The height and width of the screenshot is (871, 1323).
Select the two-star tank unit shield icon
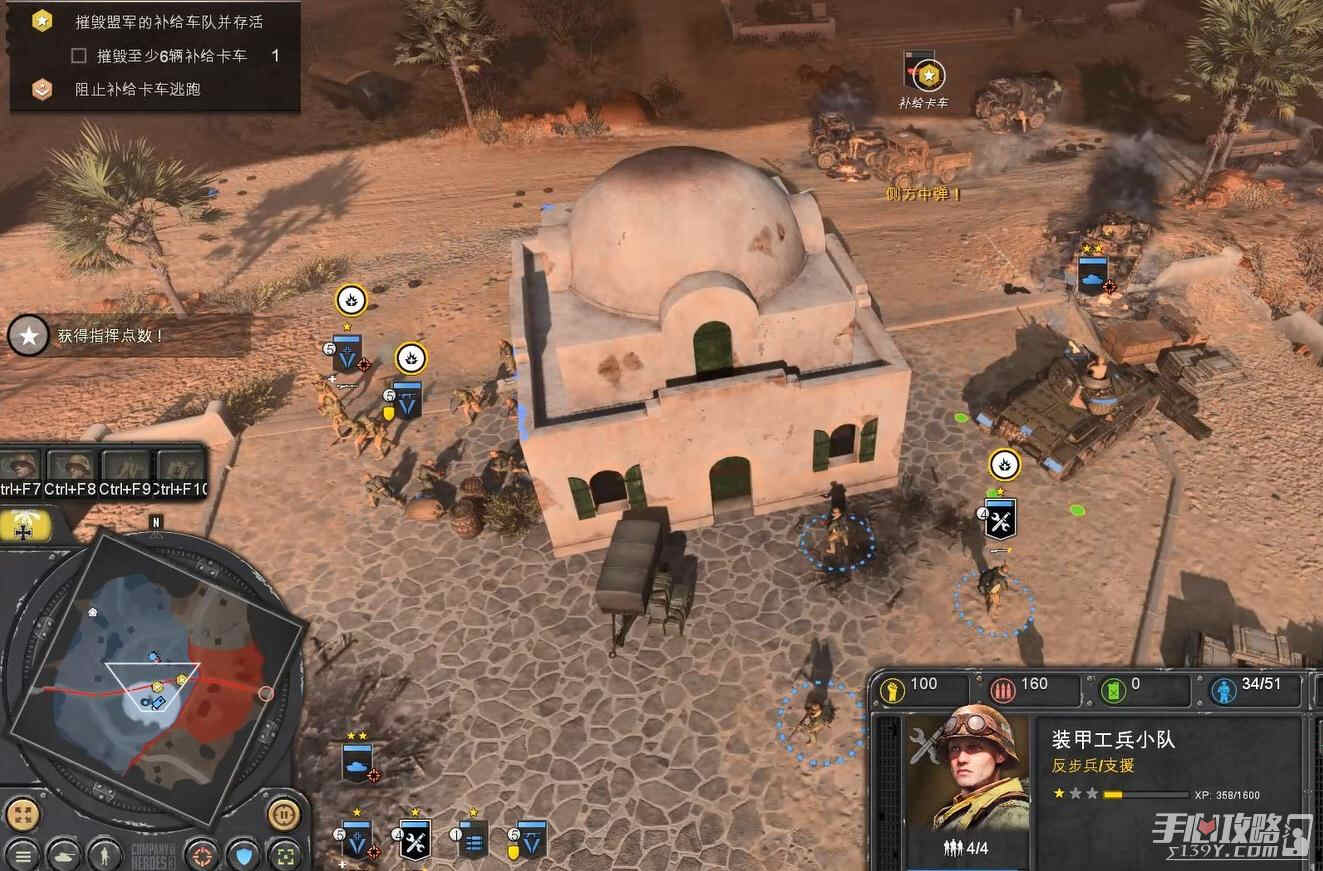pos(357,762)
